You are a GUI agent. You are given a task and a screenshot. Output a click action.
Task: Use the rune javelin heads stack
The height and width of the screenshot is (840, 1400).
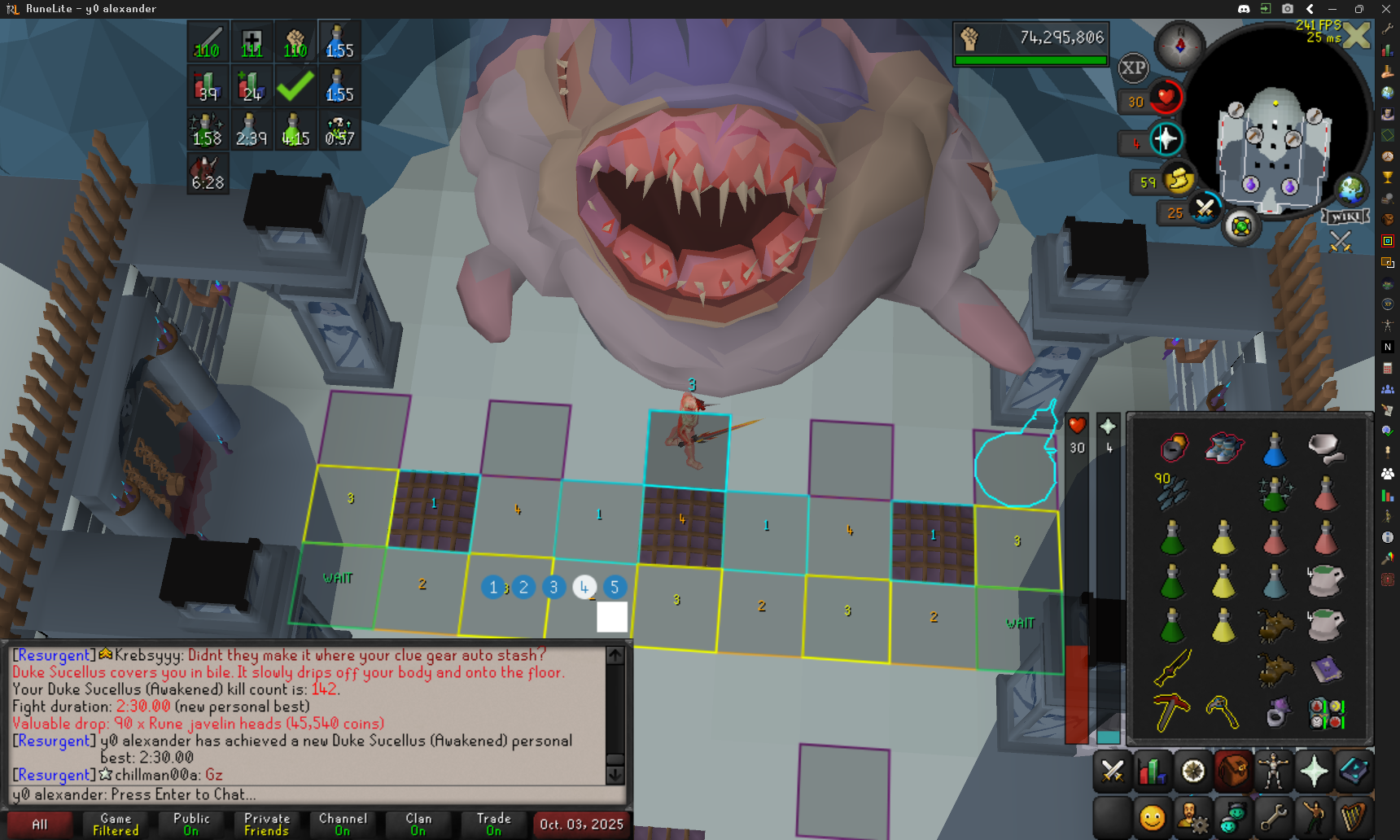click(x=1171, y=490)
